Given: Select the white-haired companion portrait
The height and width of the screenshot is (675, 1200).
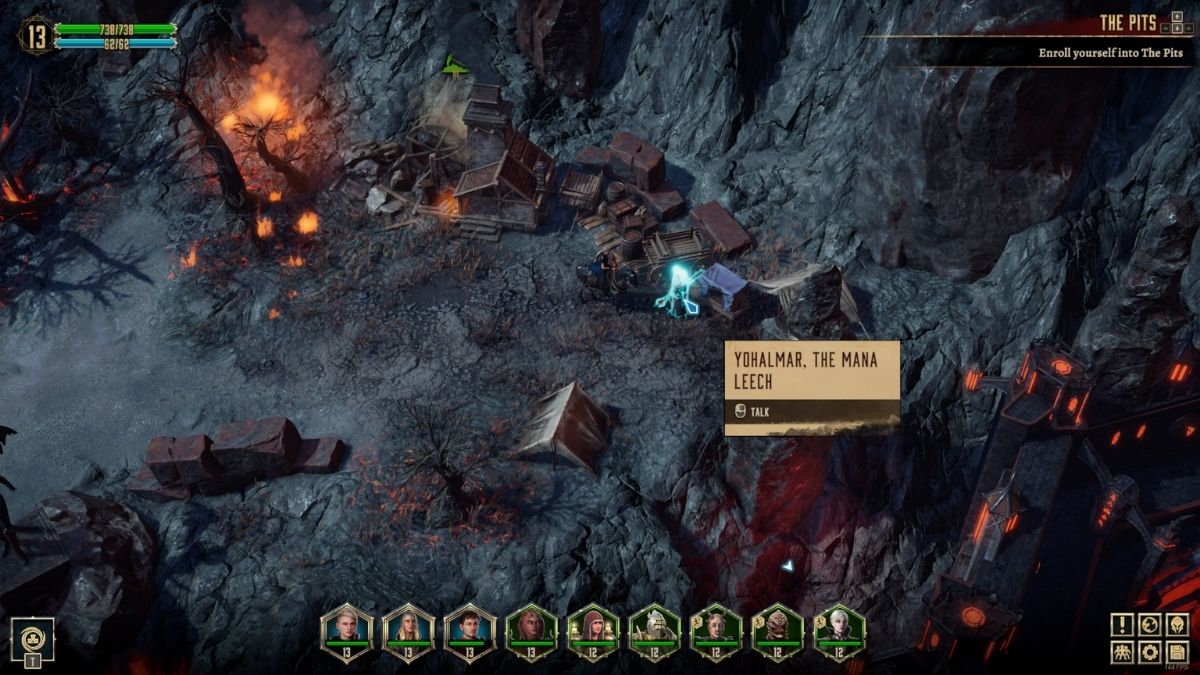Looking at the screenshot, I should tap(839, 630).
